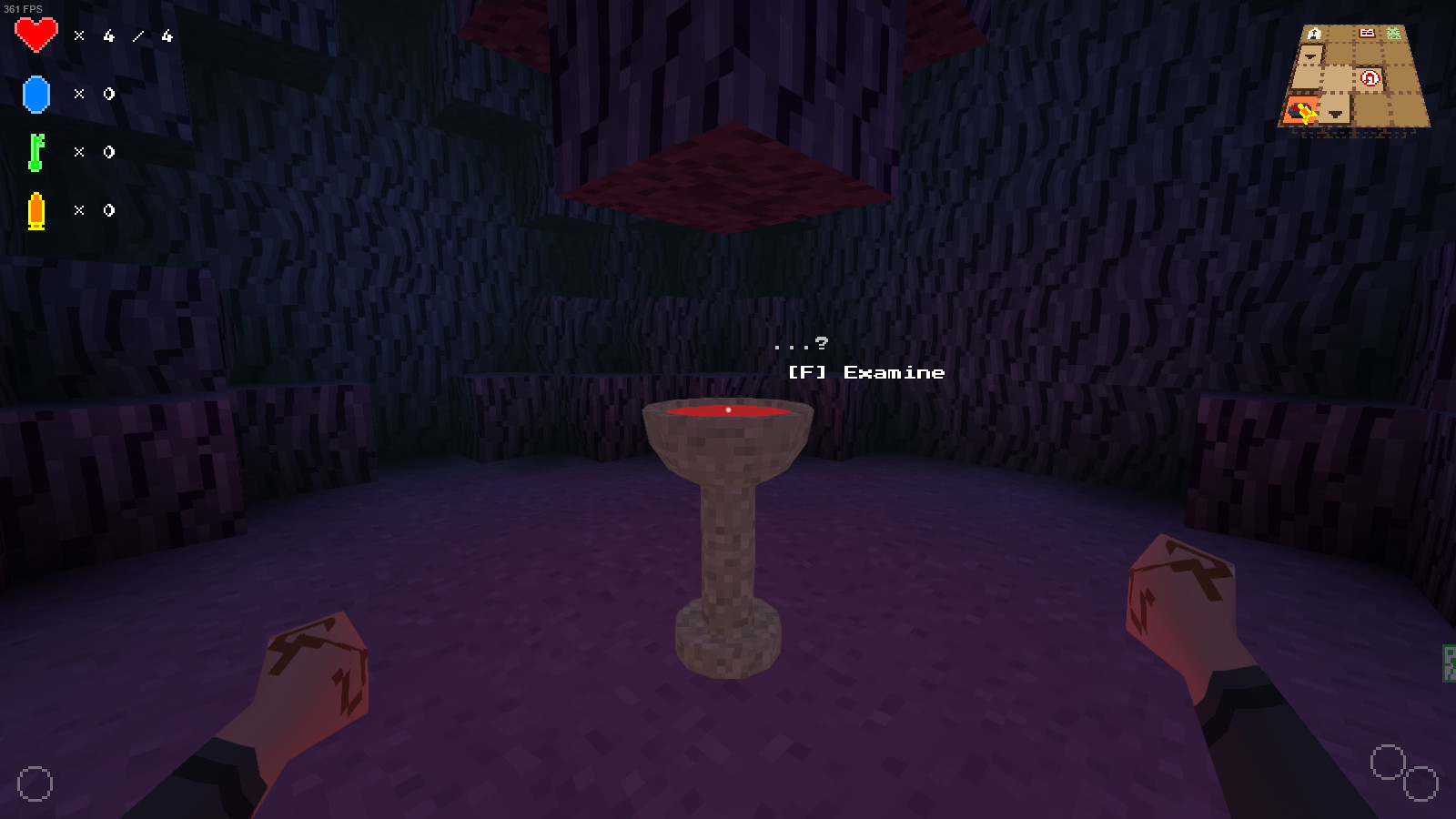Click the yellow lightning marker on the minimap

point(1306,113)
